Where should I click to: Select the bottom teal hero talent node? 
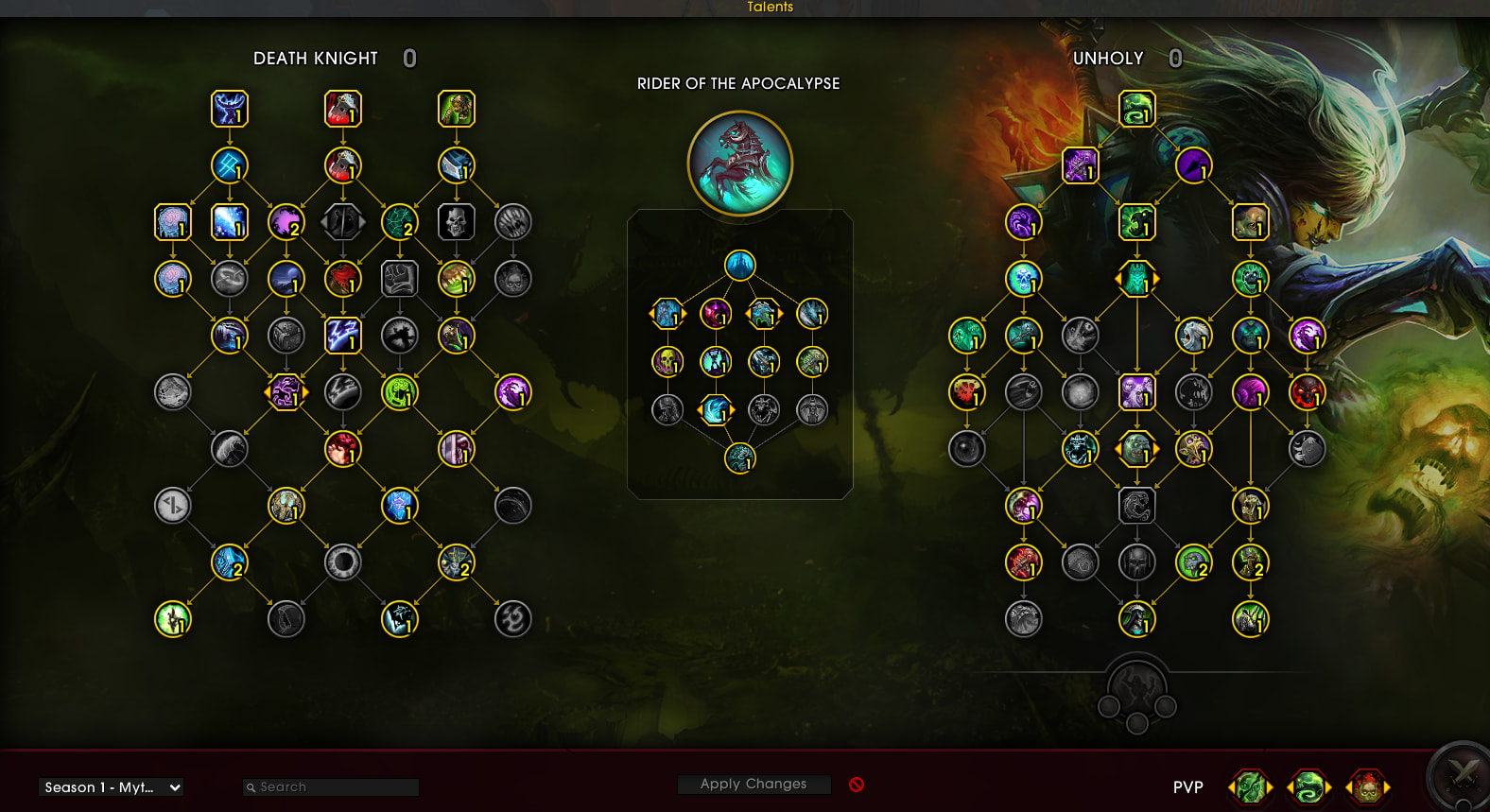(739, 458)
